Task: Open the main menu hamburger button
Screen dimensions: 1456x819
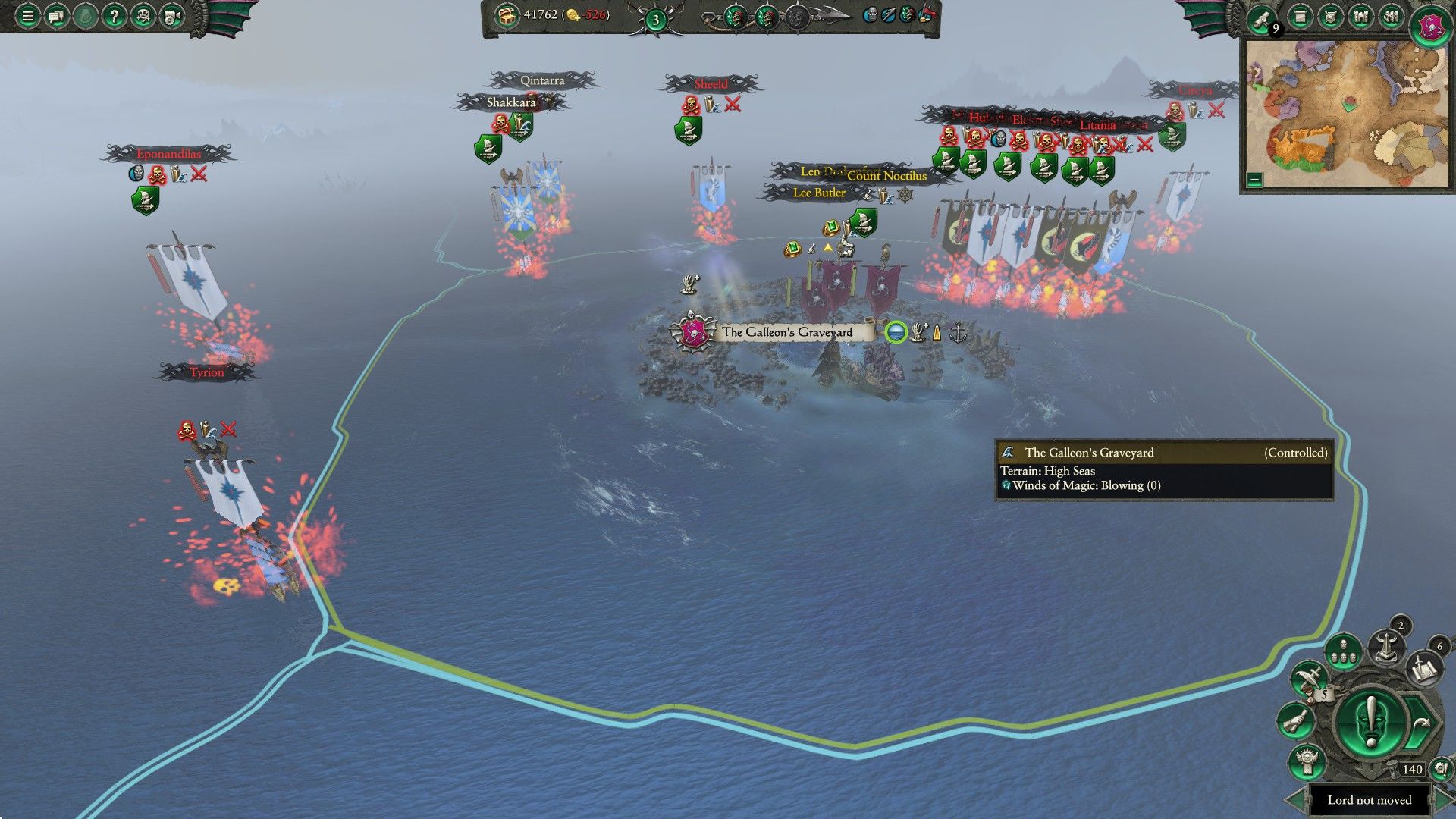Action: tap(27, 16)
